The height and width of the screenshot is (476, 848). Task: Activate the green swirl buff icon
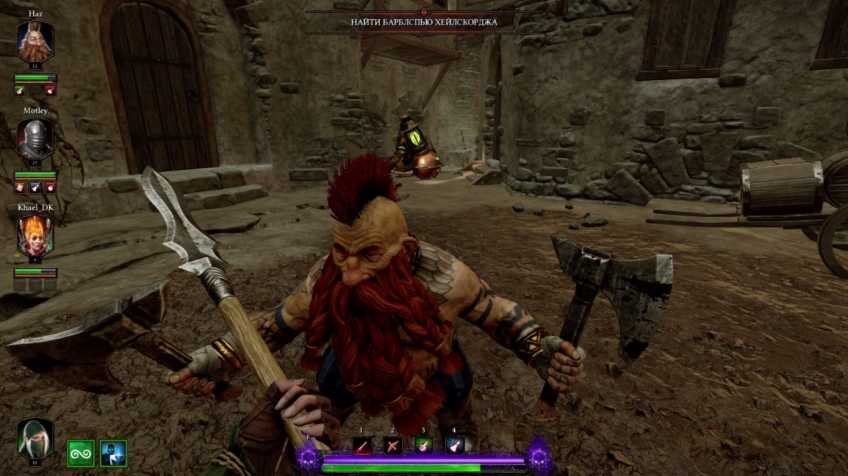(x=81, y=453)
